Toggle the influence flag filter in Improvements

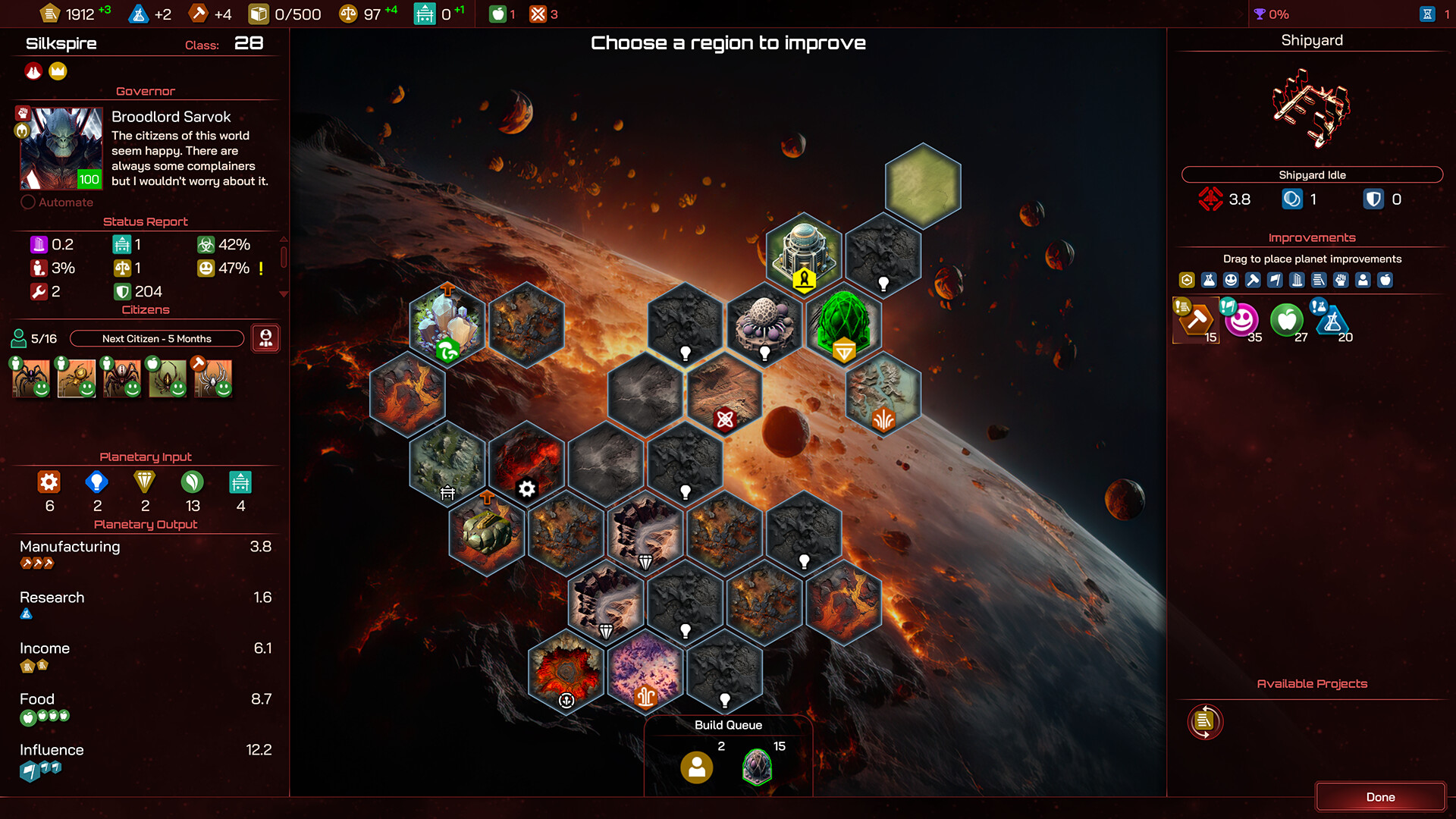tap(1275, 280)
